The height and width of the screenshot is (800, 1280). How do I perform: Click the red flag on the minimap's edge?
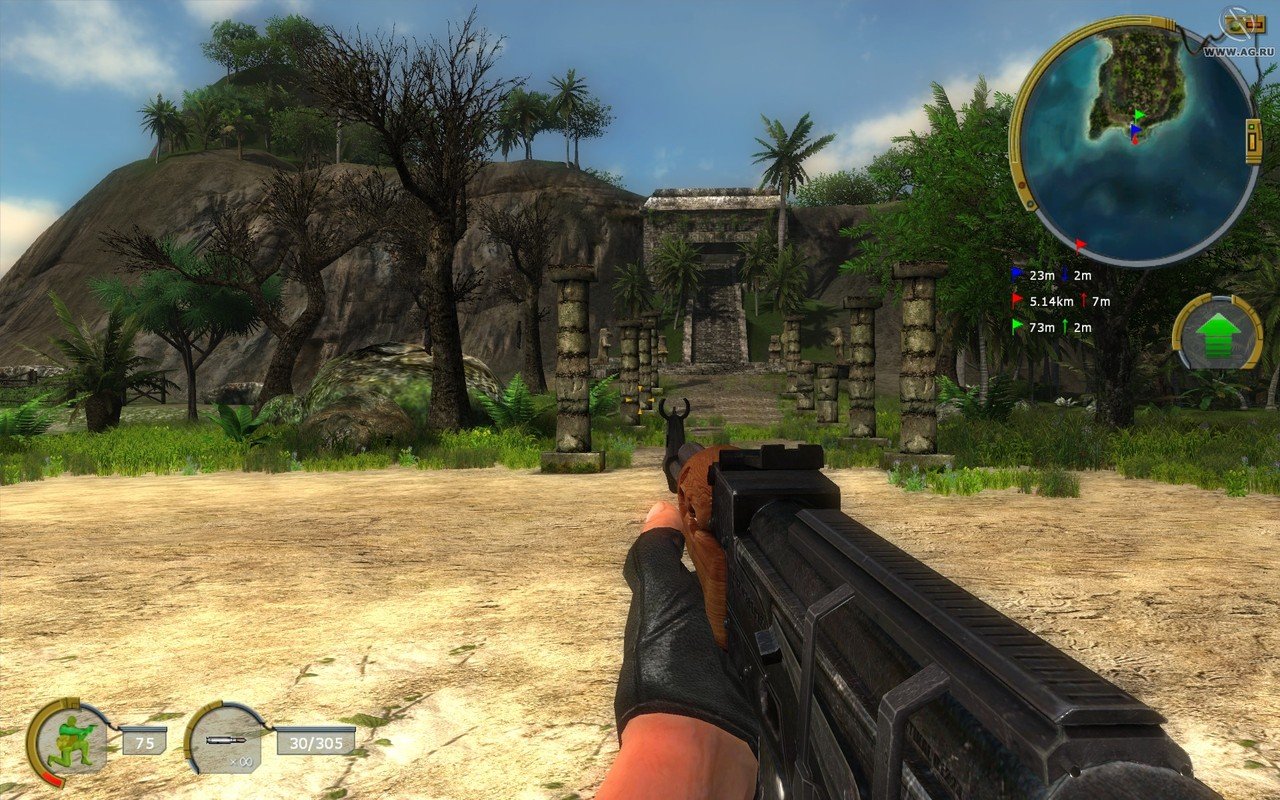click(x=1080, y=243)
